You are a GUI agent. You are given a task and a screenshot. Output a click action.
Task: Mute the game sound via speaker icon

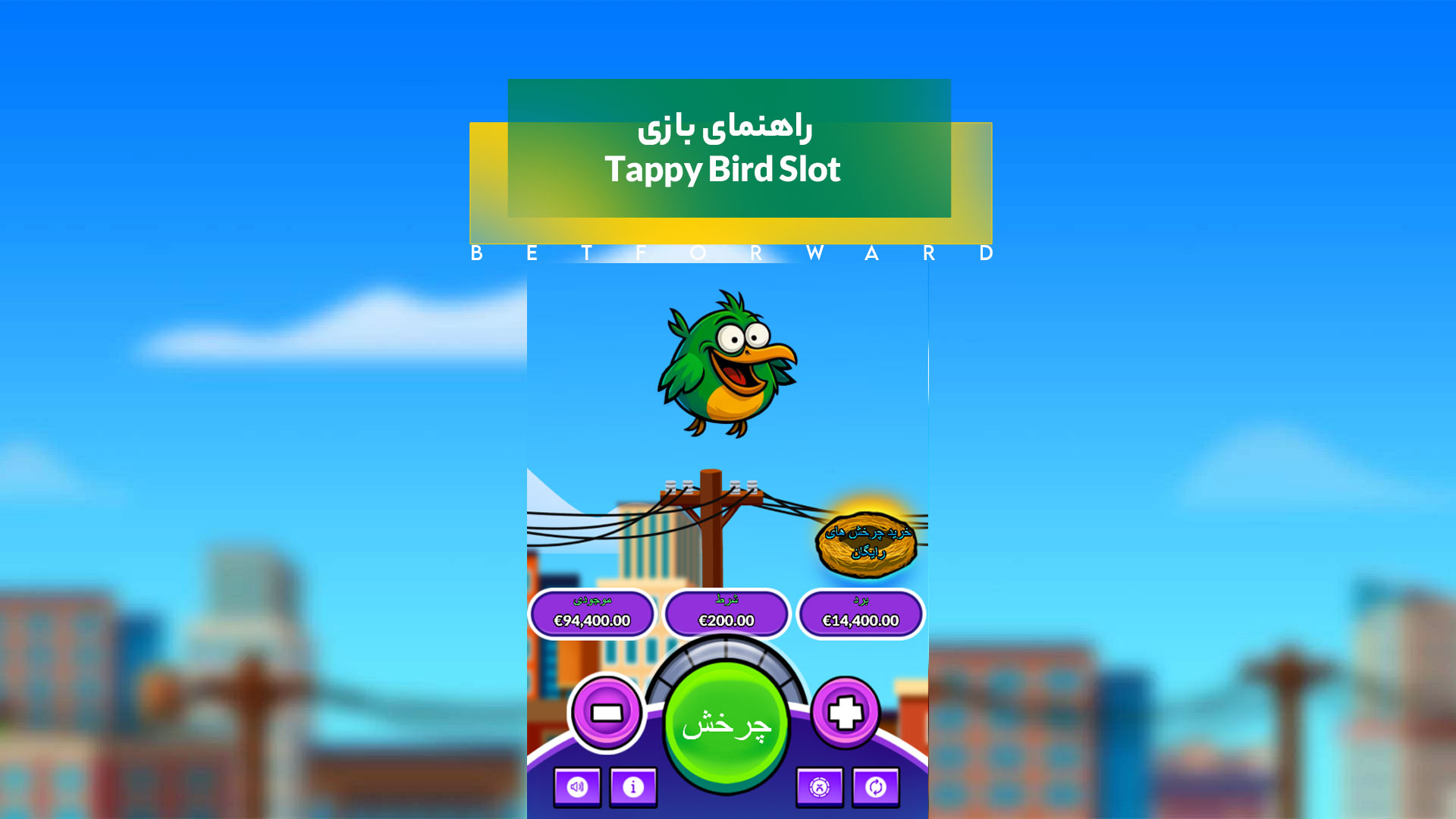pos(577,787)
